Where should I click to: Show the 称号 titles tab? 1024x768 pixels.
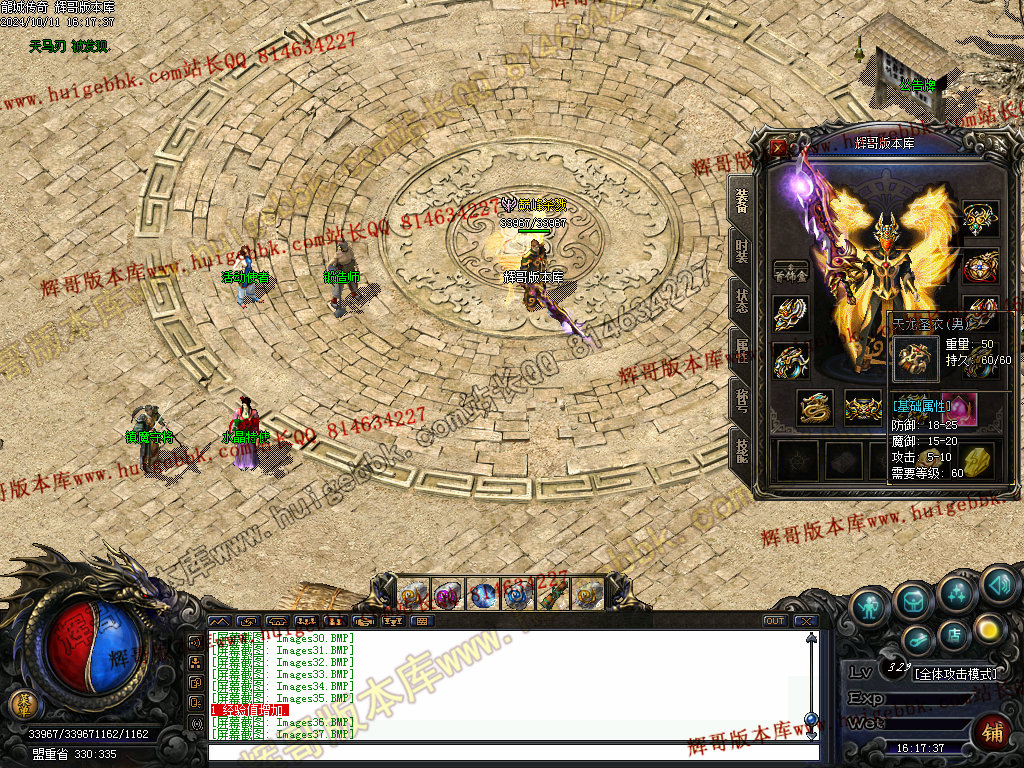(x=741, y=400)
